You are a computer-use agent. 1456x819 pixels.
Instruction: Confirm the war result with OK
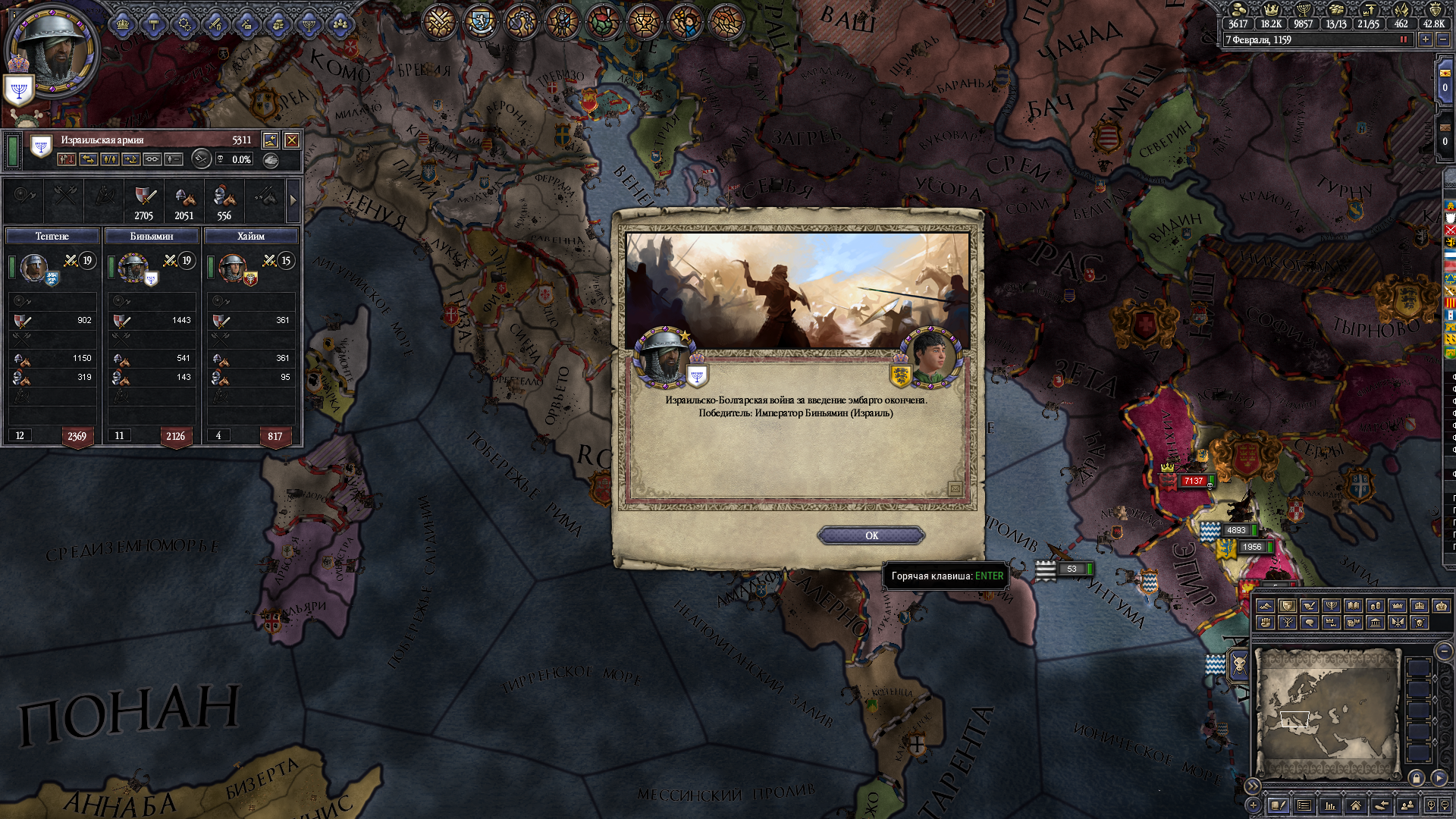[x=871, y=535]
